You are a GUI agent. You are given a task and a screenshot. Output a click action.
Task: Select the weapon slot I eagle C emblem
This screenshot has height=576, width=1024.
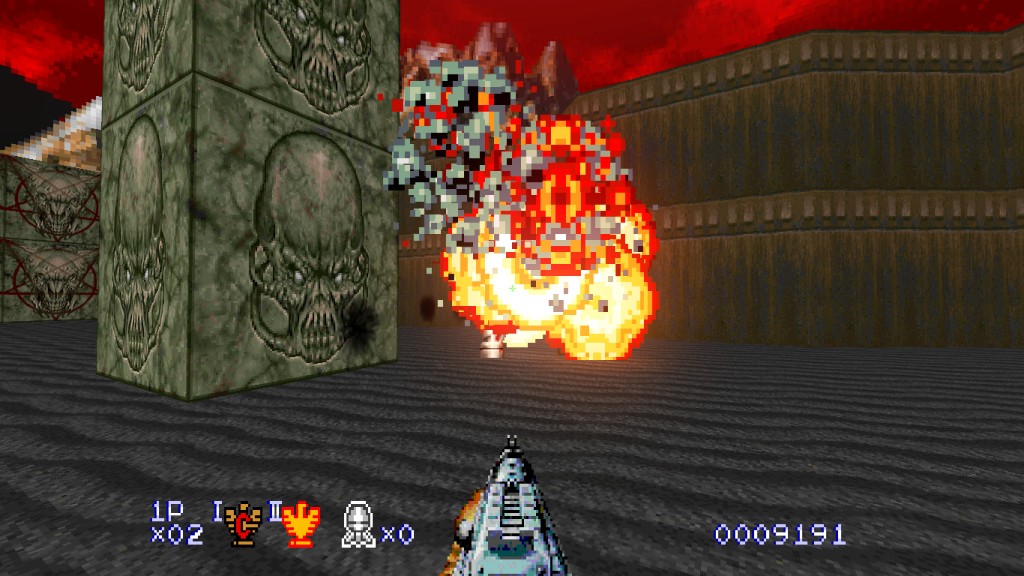pos(241,525)
